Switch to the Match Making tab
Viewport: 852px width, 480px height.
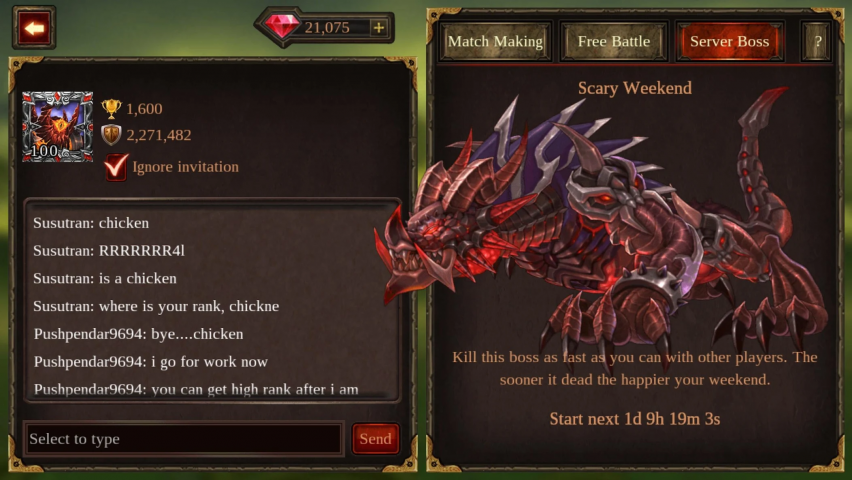point(495,42)
